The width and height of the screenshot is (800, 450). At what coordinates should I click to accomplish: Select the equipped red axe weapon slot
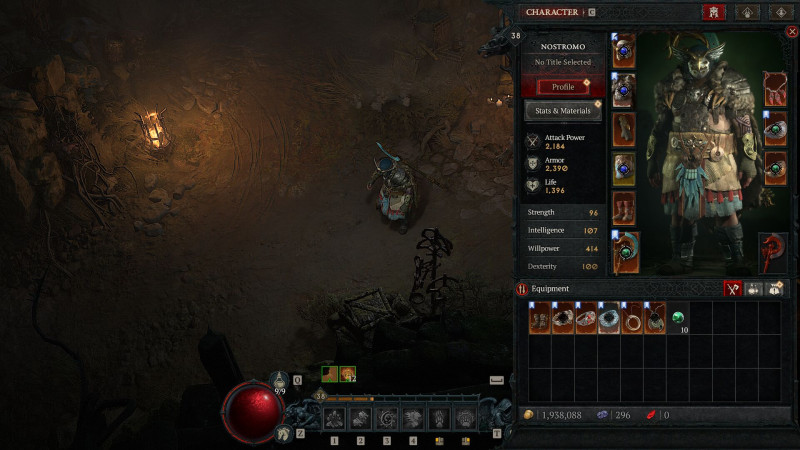pos(774,251)
